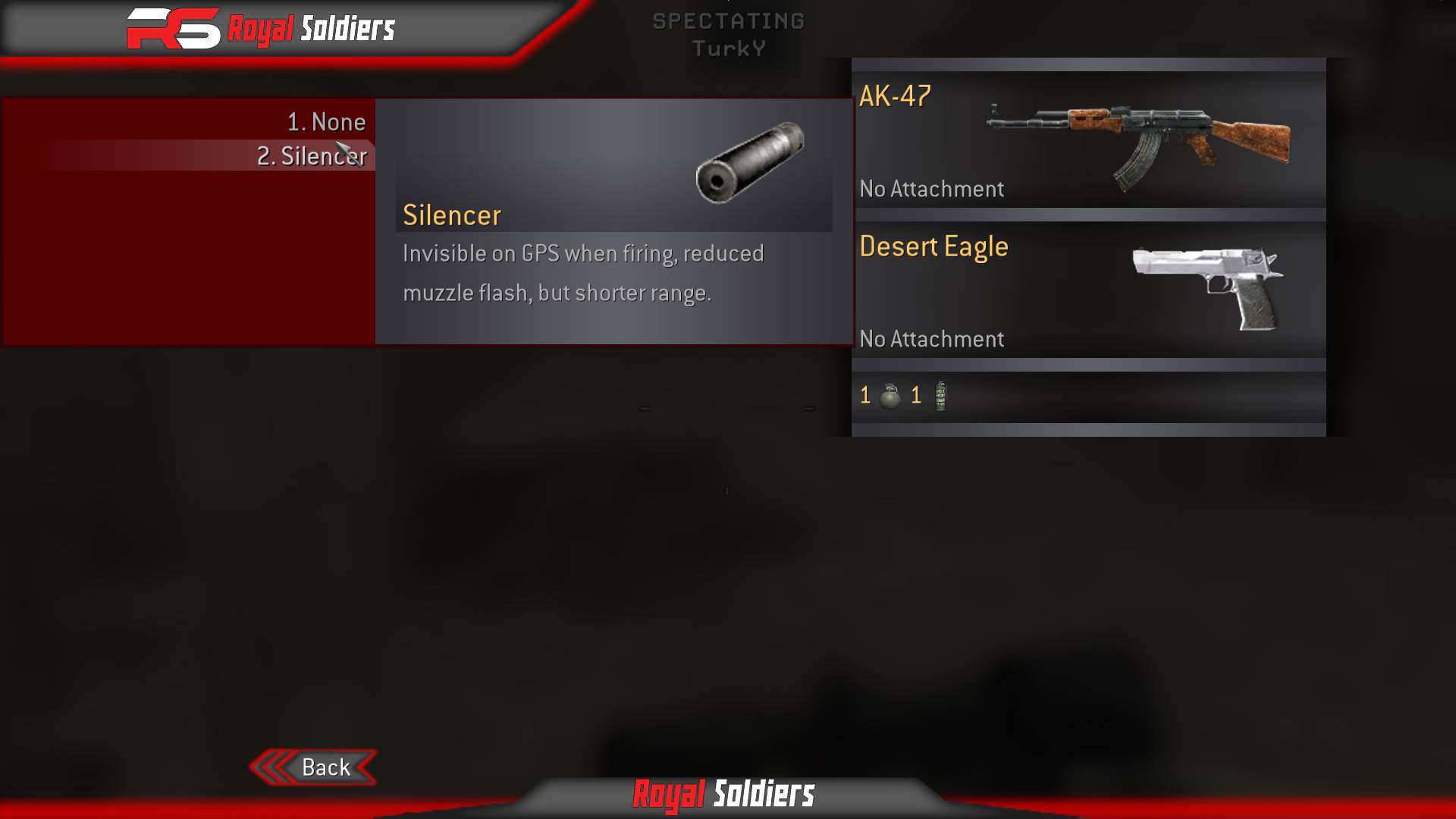1456x819 pixels.
Task: Choose option 2 in the attachment list
Action: (312, 156)
